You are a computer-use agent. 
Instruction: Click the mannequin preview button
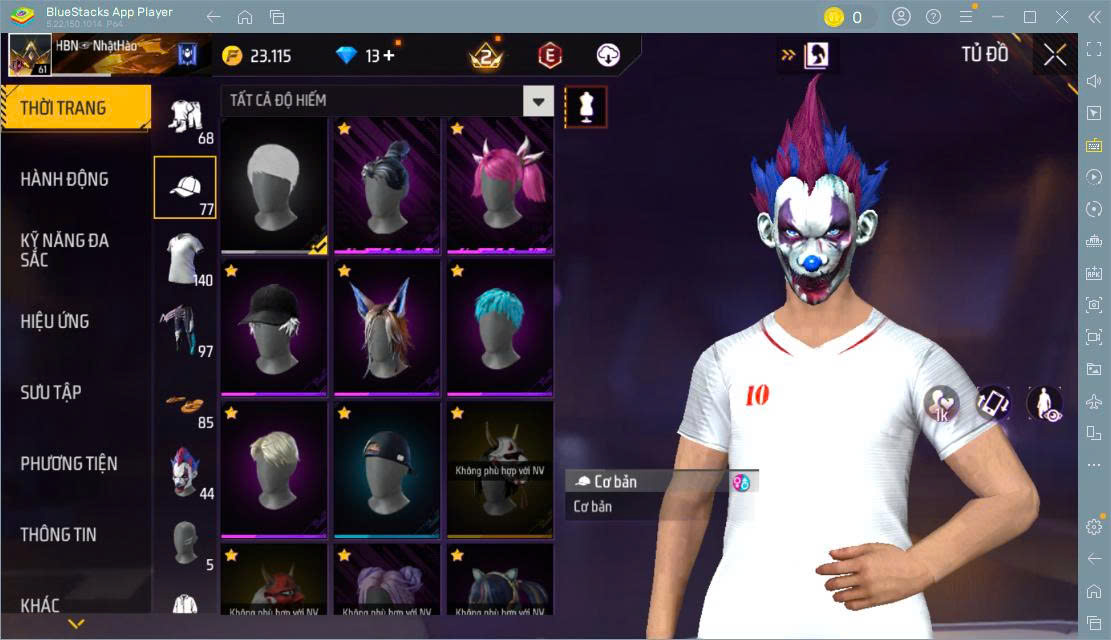coord(586,106)
